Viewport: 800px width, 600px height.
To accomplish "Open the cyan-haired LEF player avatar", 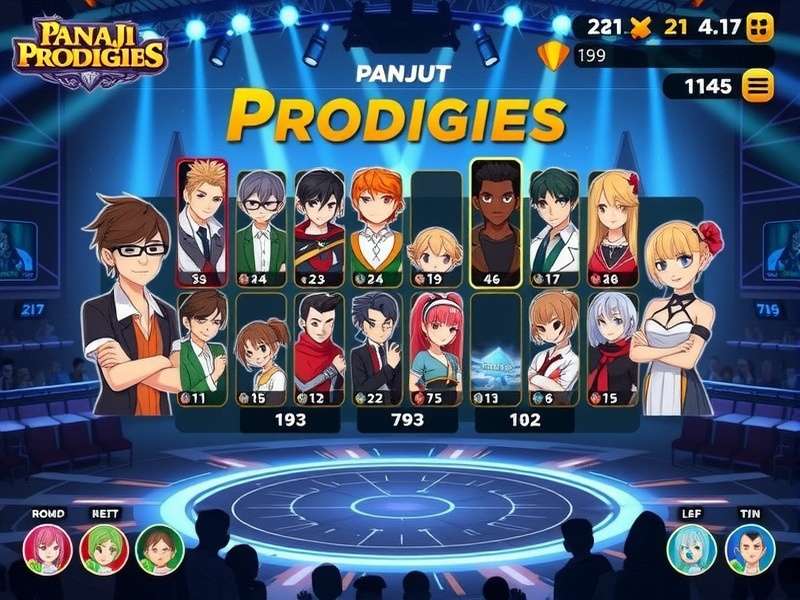I will click(692, 549).
